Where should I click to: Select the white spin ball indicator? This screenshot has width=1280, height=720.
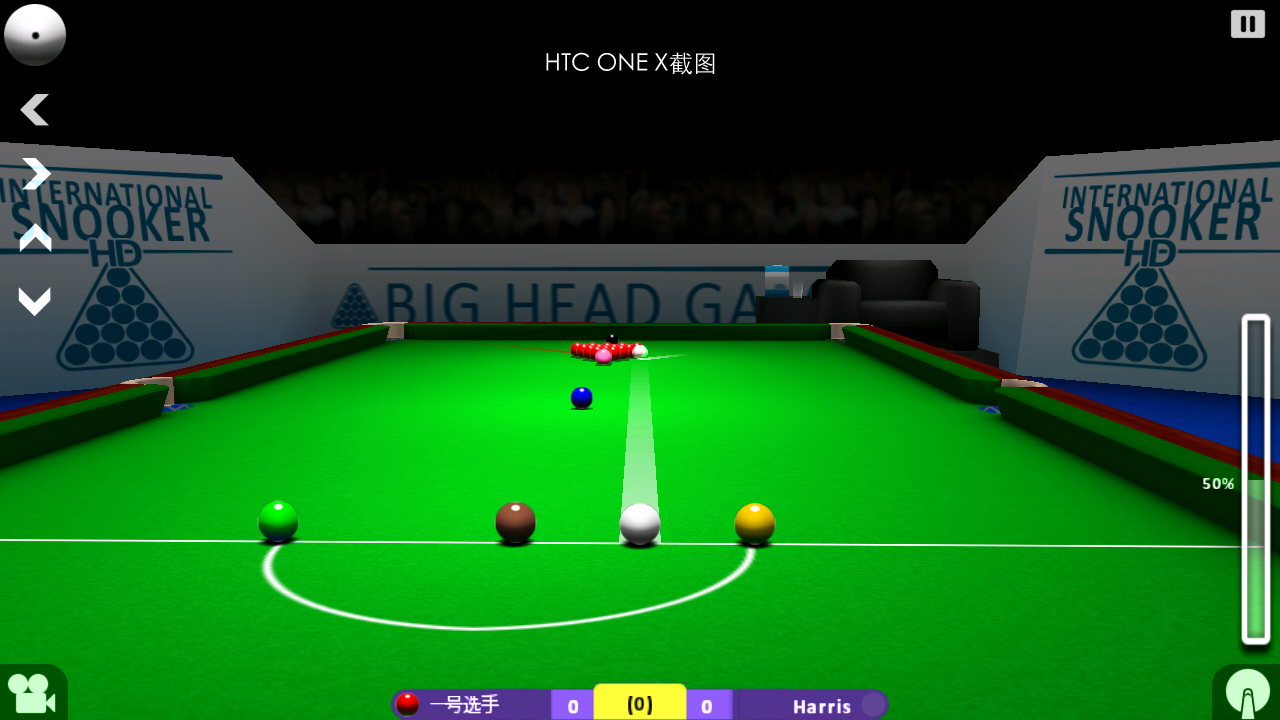point(35,35)
